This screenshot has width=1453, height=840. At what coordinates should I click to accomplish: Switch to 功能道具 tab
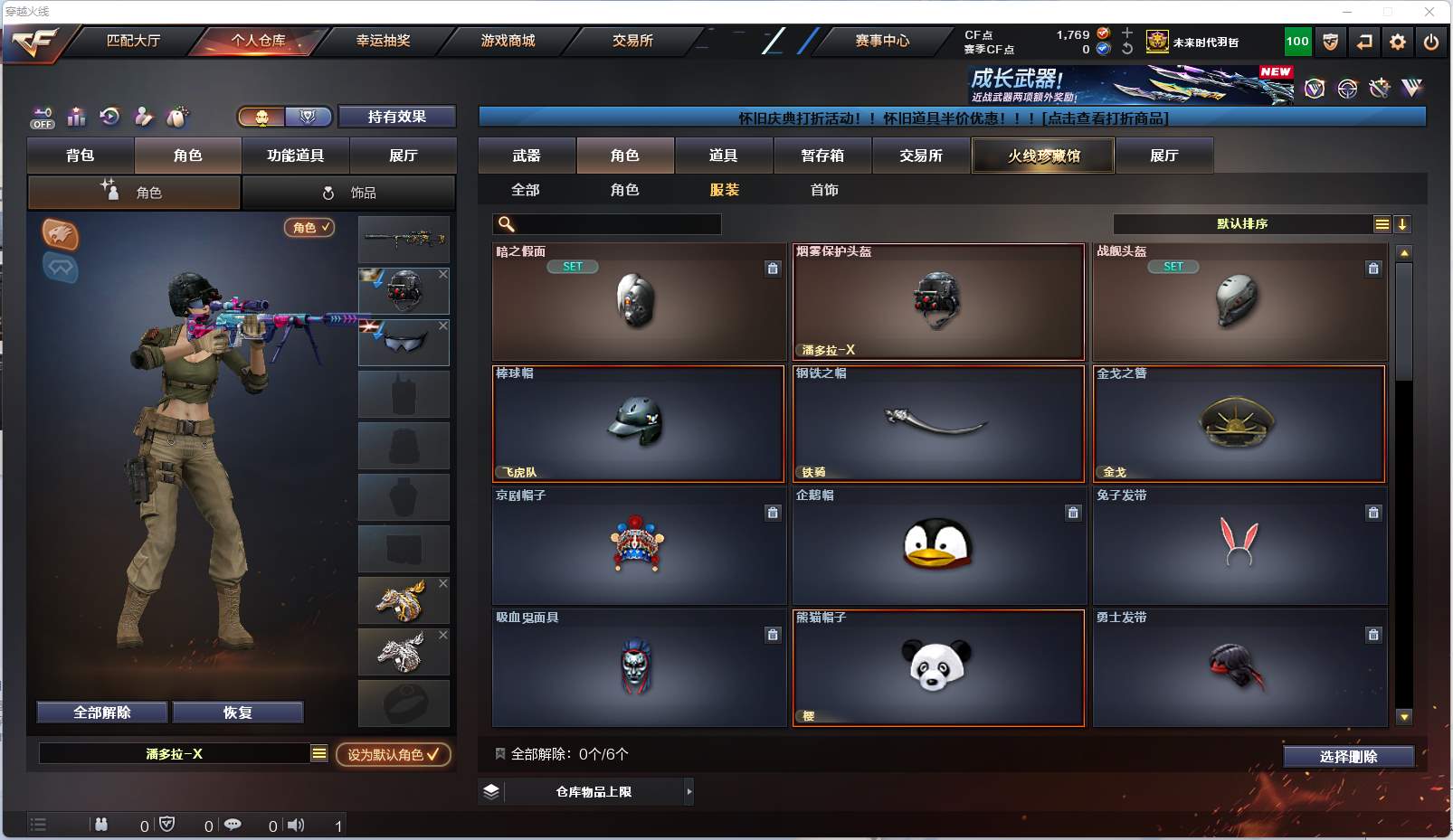(295, 156)
